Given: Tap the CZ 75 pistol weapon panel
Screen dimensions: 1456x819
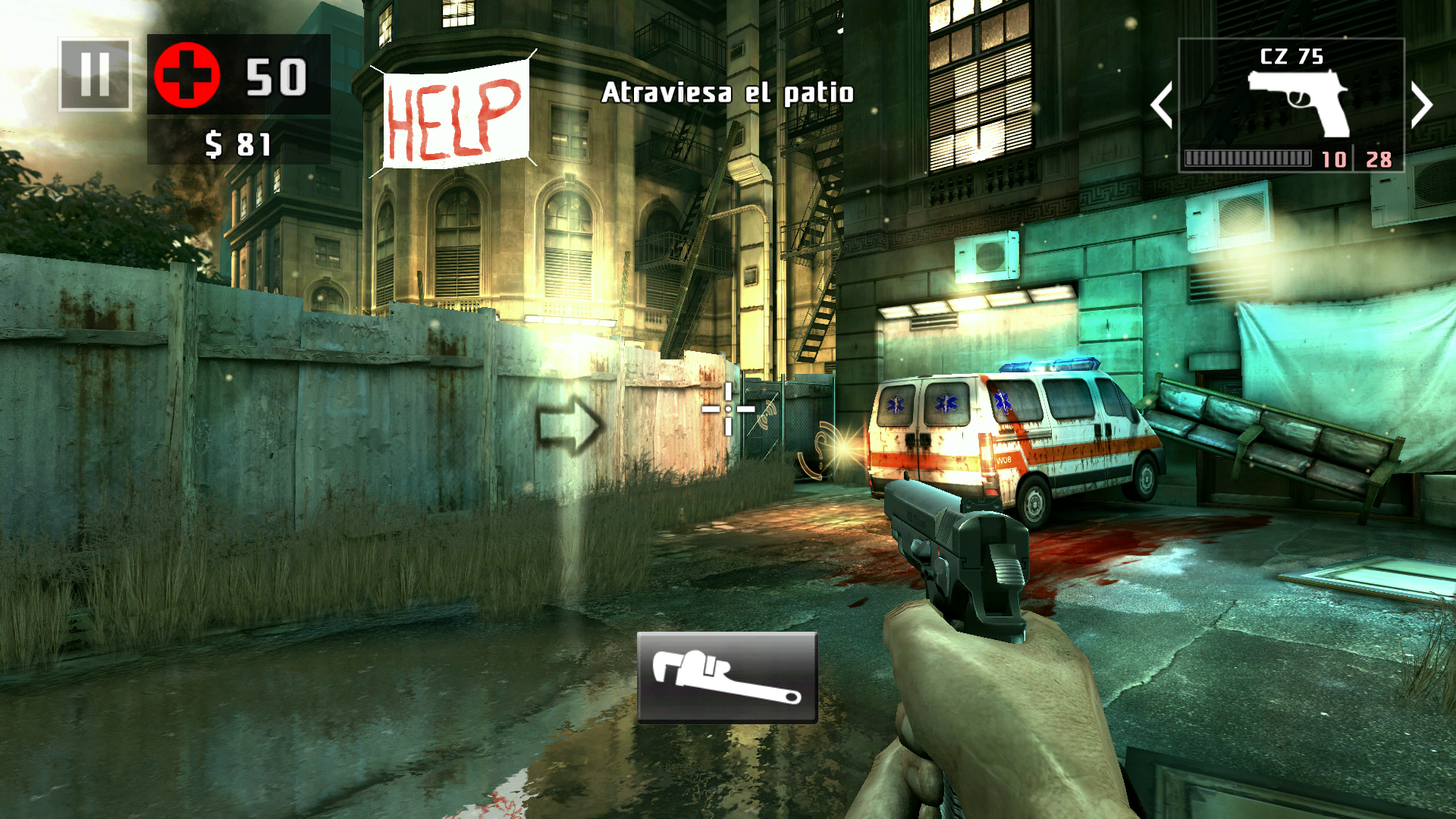Looking at the screenshot, I should 1291,105.
